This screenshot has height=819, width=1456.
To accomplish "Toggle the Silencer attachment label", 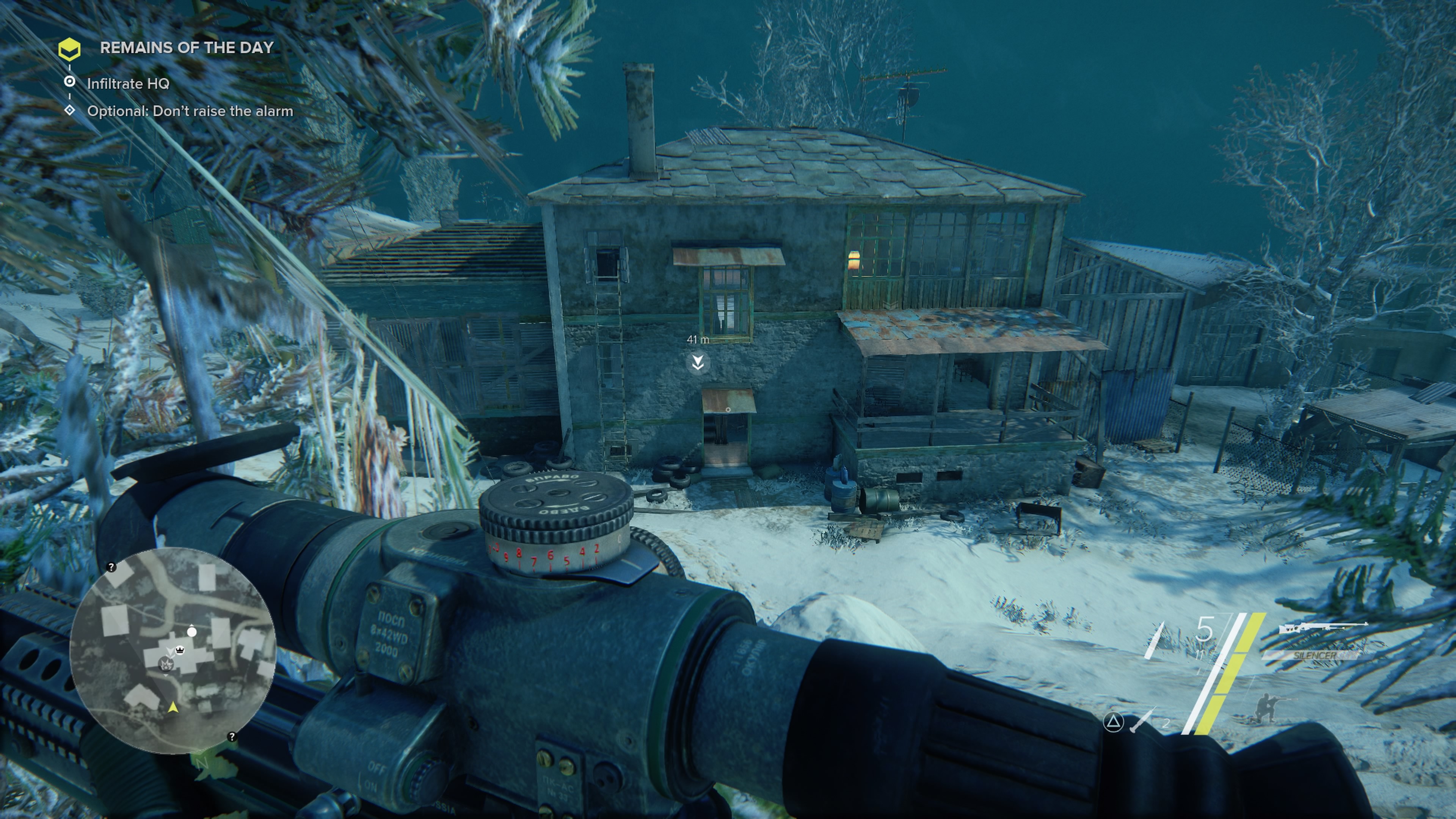I will [1315, 656].
